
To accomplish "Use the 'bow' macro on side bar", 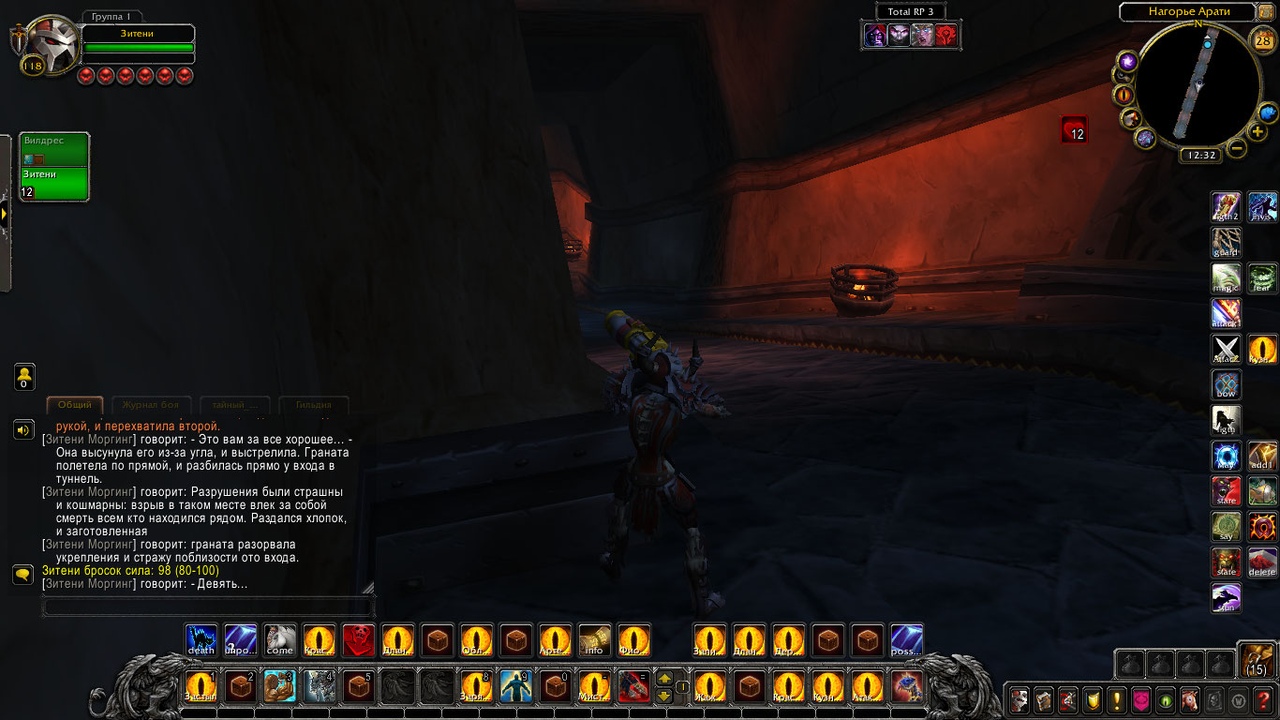I will 1226,385.
